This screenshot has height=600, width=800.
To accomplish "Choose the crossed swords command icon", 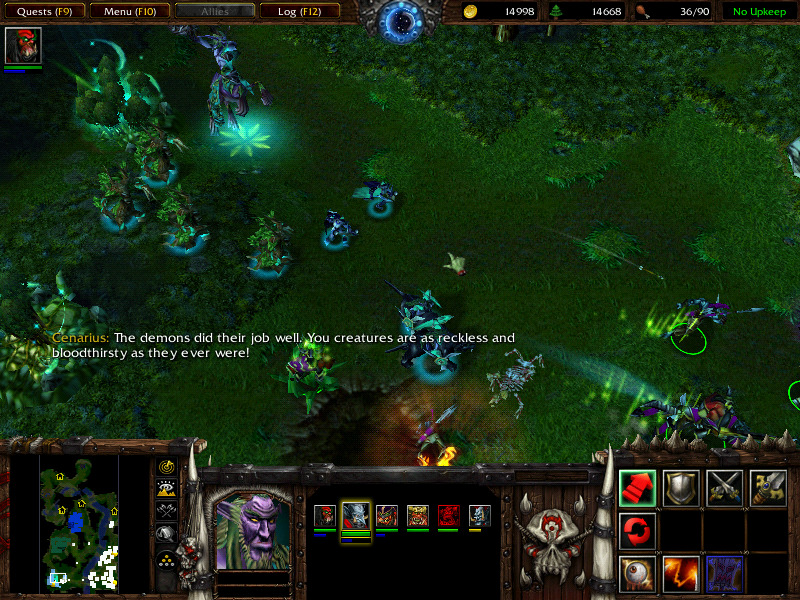I will 724,487.
